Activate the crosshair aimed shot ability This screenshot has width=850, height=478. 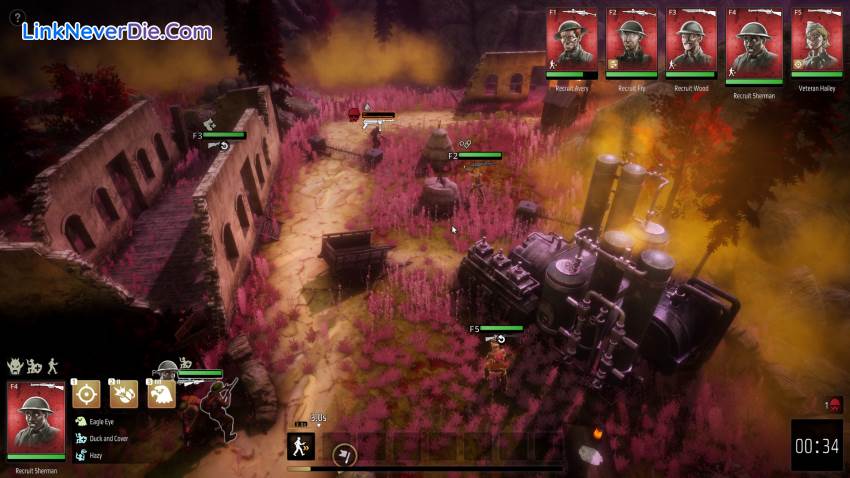pyautogui.click(x=86, y=394)
